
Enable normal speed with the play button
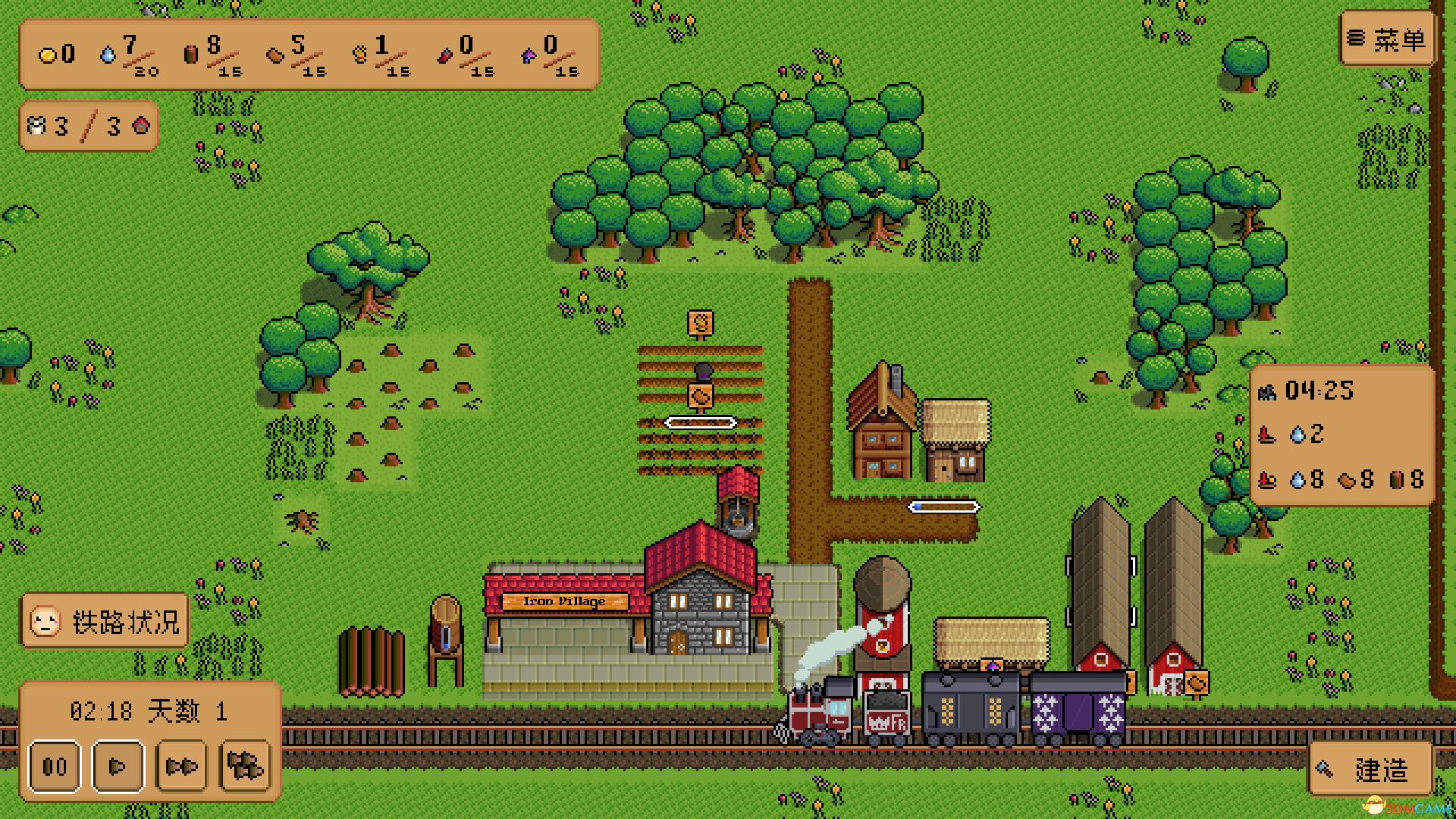click(117, 766)
